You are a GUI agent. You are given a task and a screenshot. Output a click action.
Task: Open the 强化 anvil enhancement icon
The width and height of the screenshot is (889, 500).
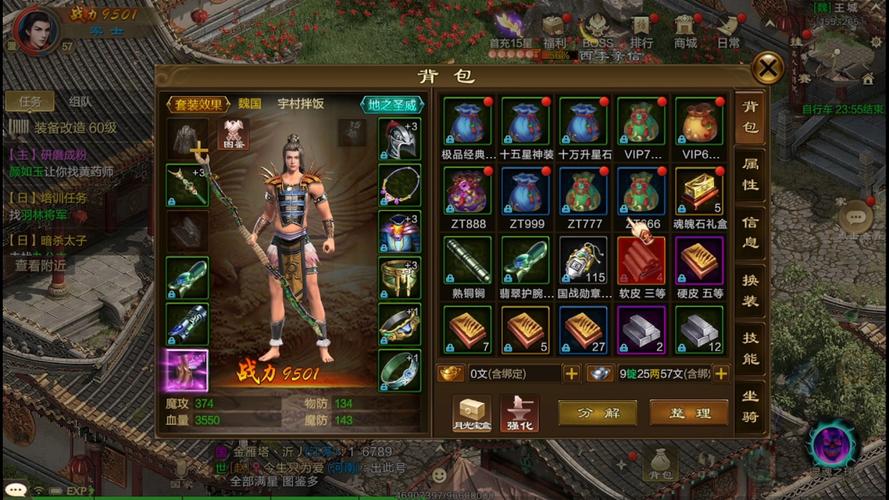(x=519, y=412)
